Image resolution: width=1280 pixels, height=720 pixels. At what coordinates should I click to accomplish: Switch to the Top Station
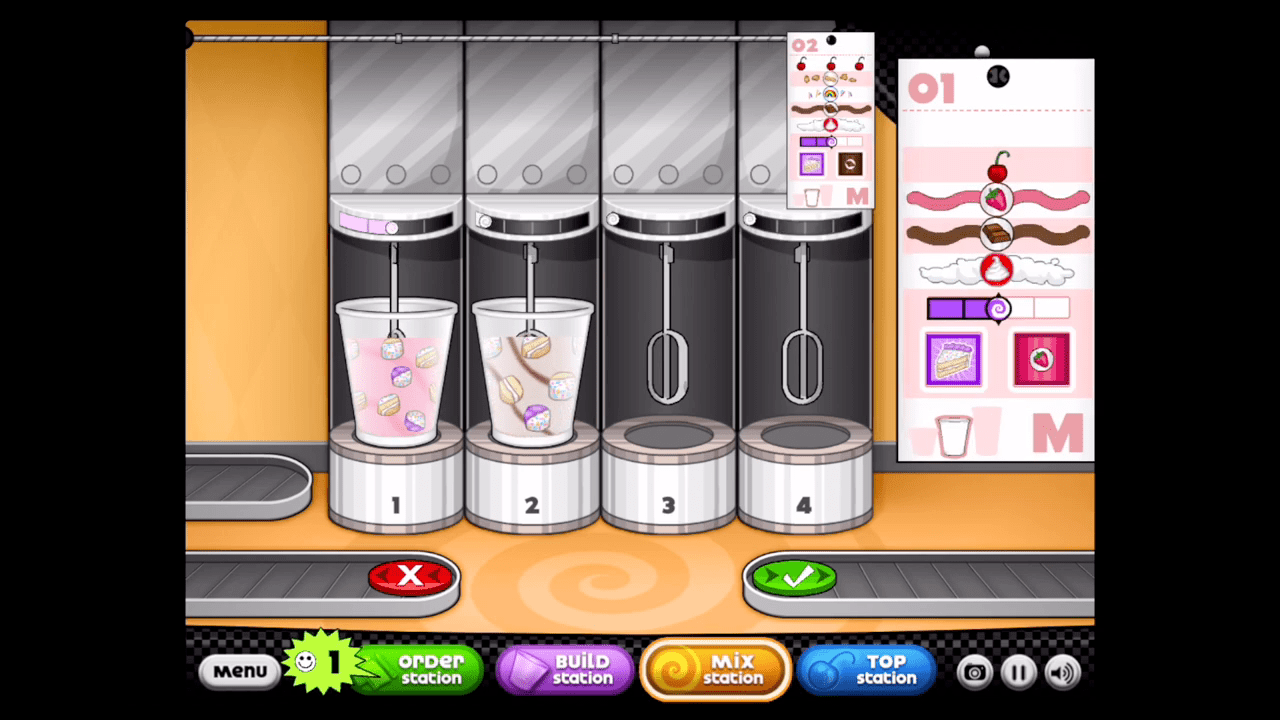pyautogui.click(x=866, y=670)
